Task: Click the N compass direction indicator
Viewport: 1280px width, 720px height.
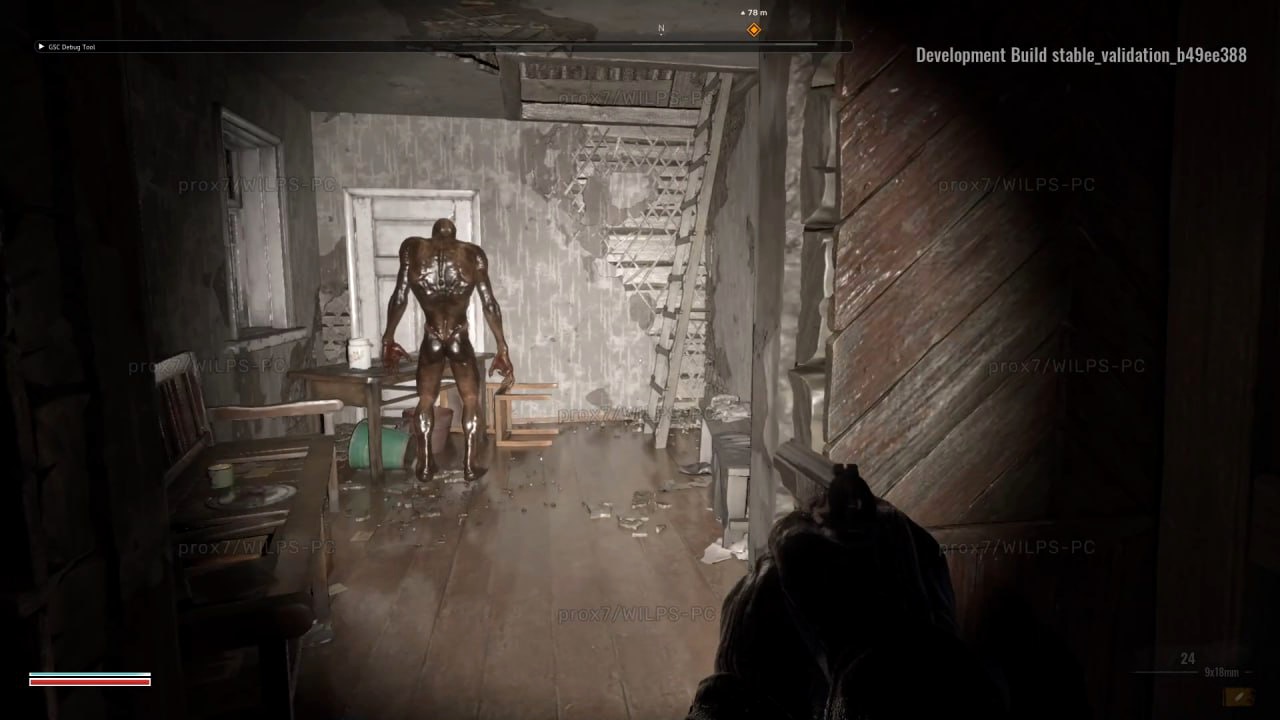Action: 660,29
